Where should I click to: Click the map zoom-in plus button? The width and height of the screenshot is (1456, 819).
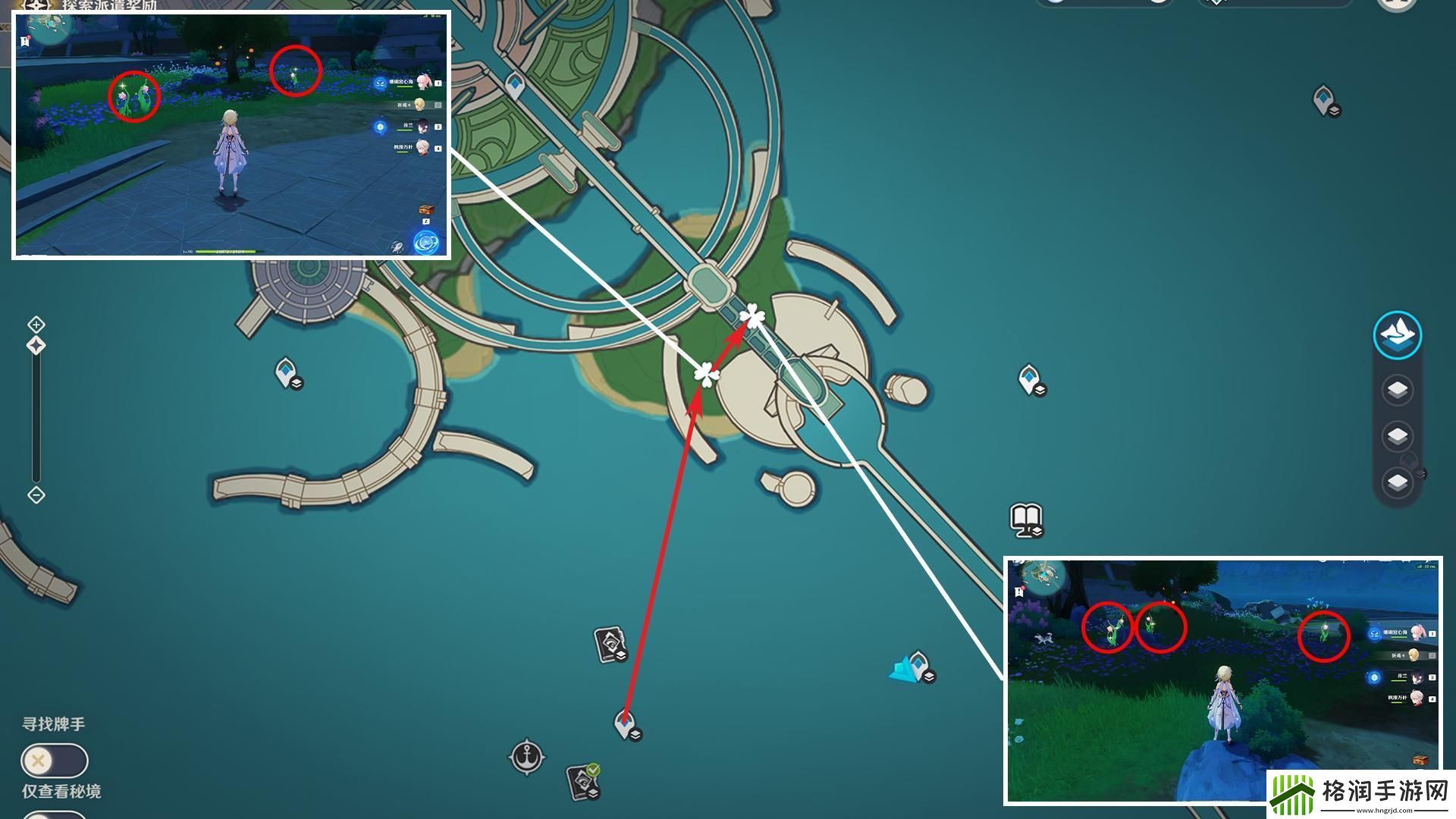pos(36,325)
